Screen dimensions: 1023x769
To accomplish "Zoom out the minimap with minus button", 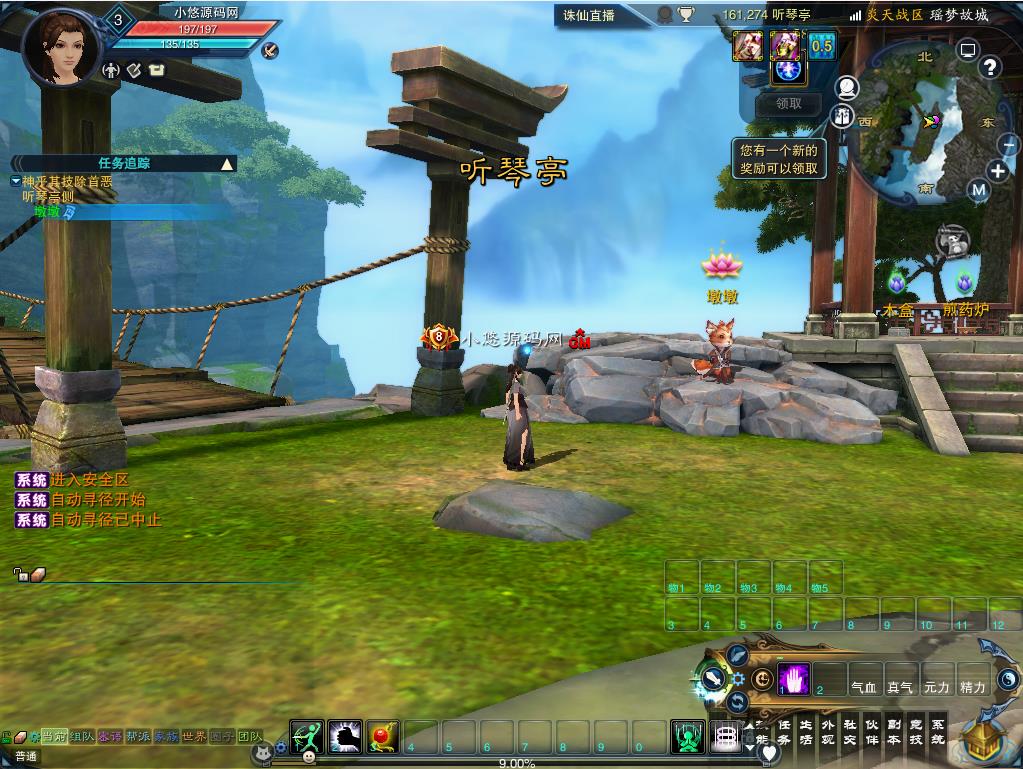I will [1008, 146].
